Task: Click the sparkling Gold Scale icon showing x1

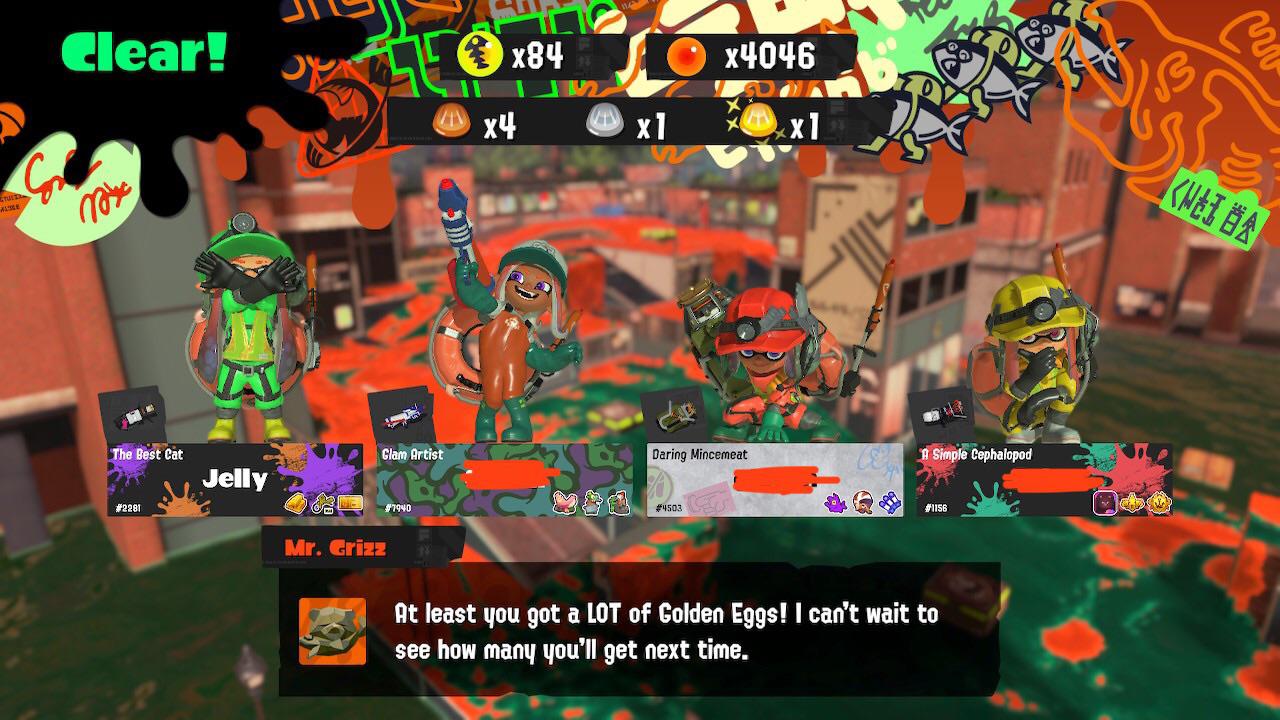Action: click(757, 121)
